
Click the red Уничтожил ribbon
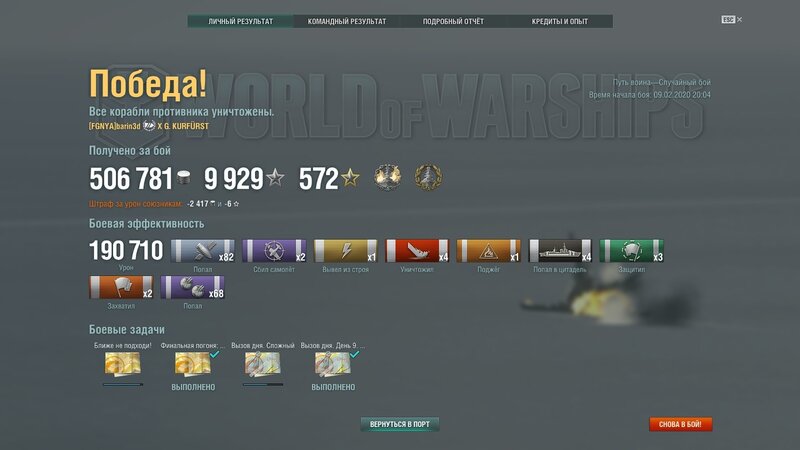[417, 251]
